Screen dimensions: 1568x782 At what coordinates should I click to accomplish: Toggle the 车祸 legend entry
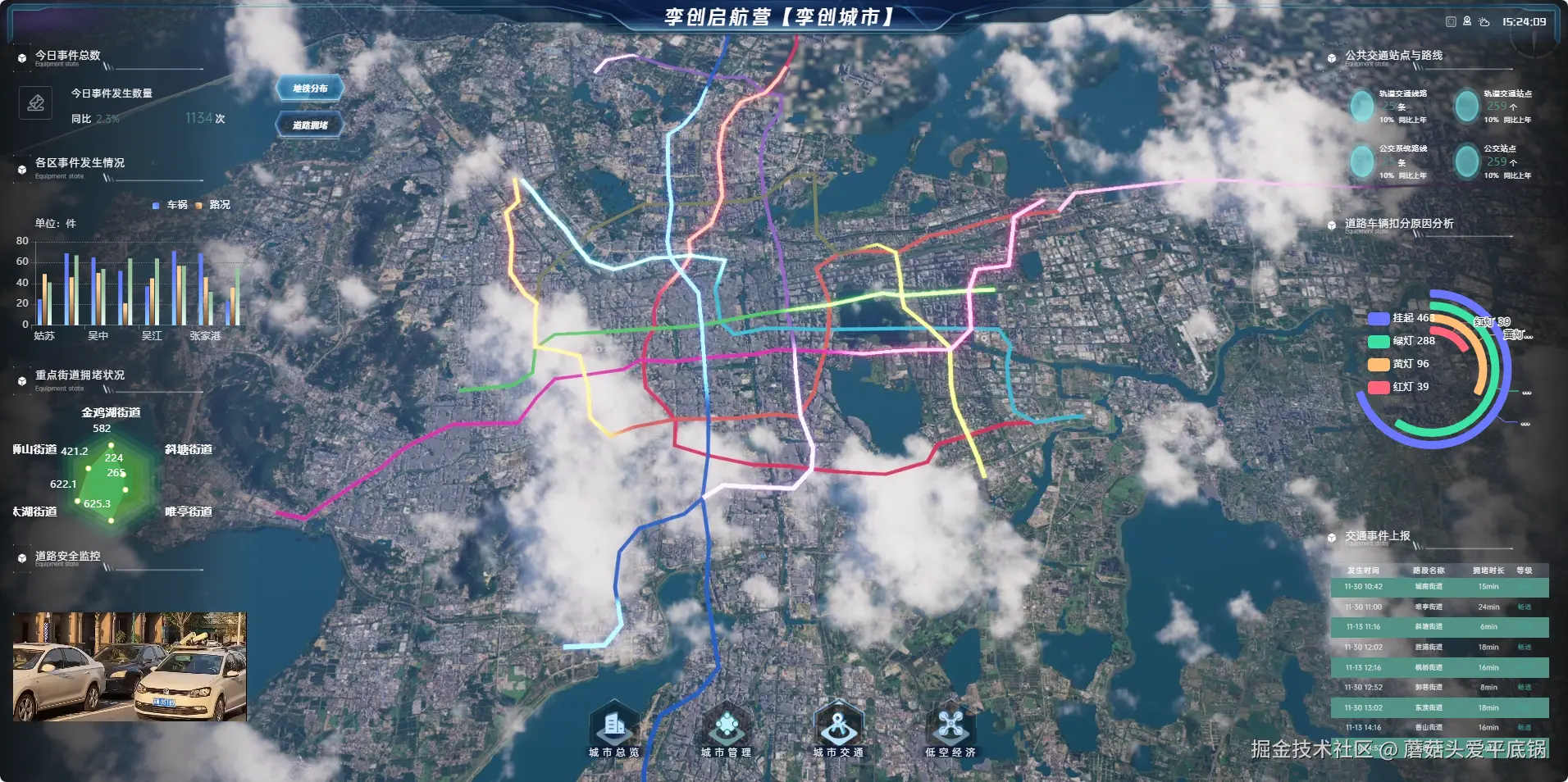[171, 205]
